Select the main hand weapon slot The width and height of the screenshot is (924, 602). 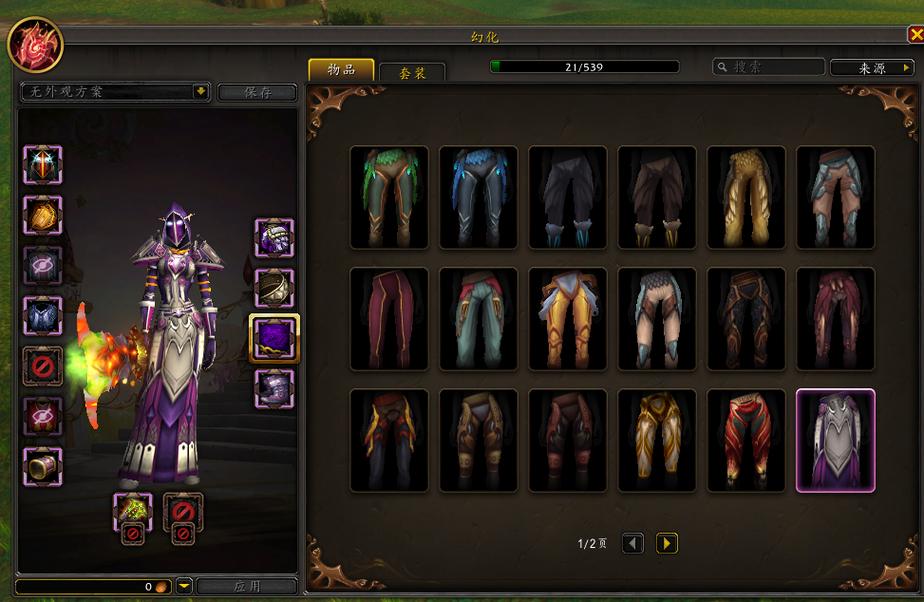point(133,512)
